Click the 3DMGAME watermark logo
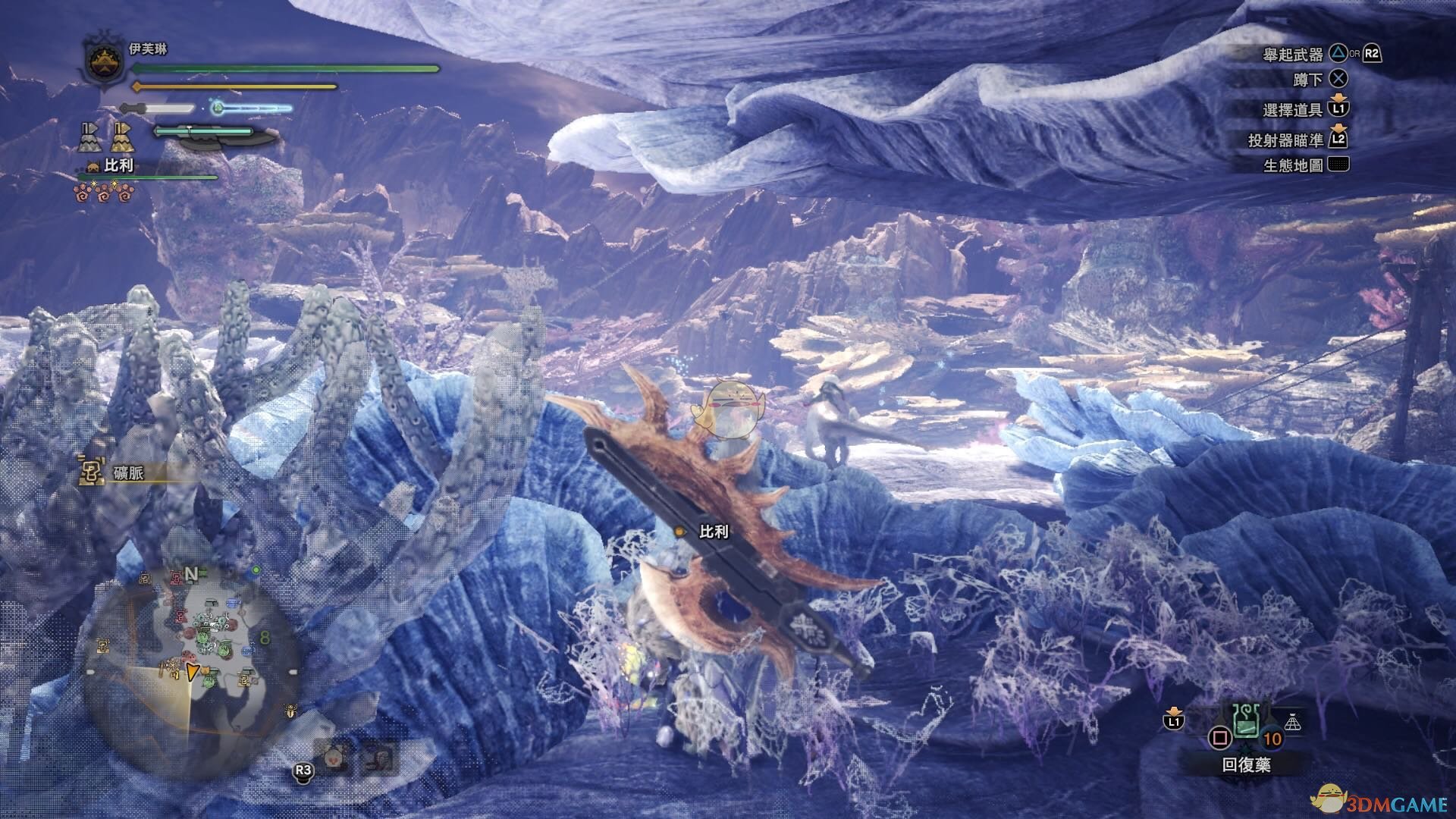 click(x=1382, y=801)
